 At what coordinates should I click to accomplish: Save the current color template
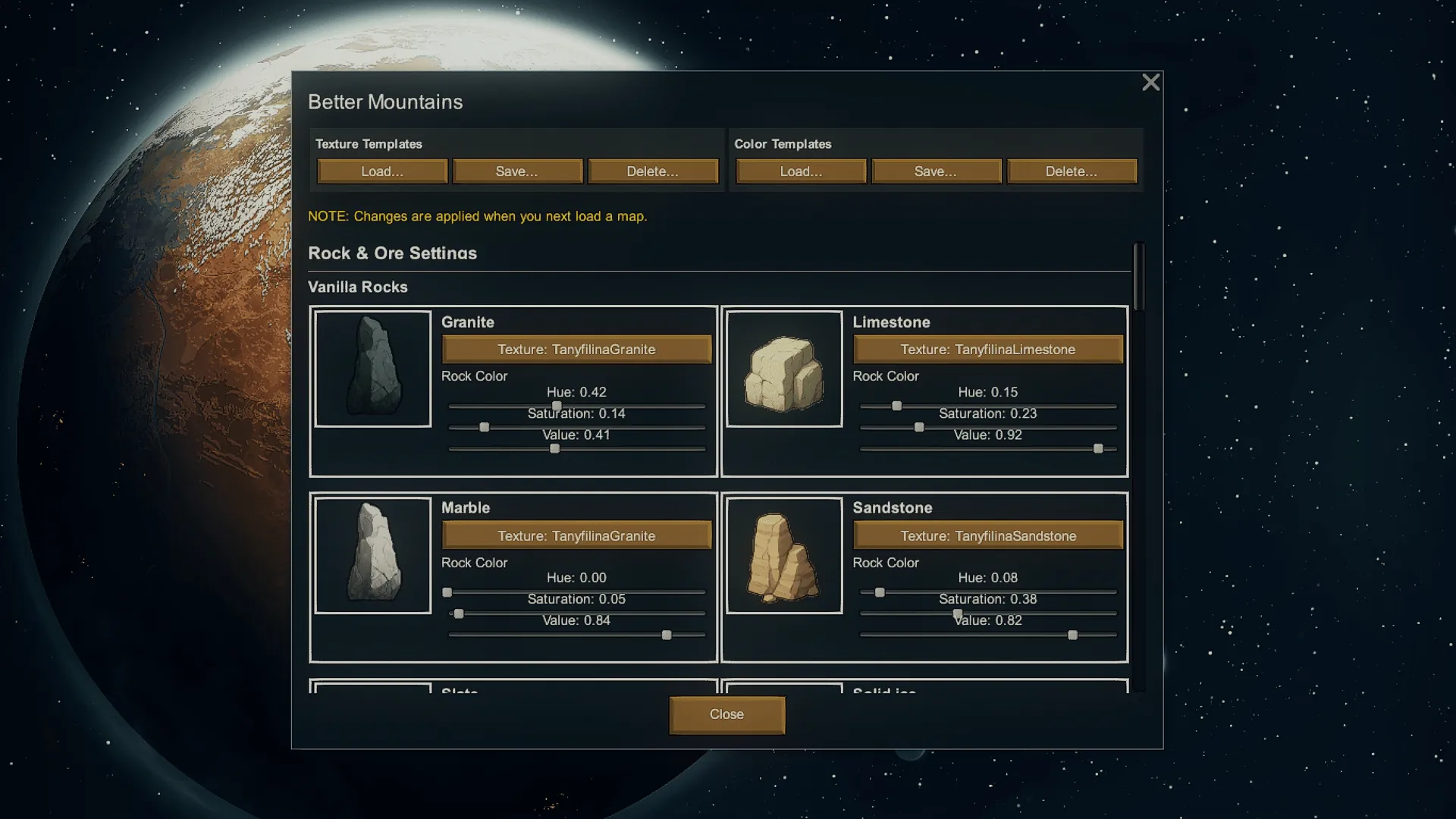coord(936,171)
